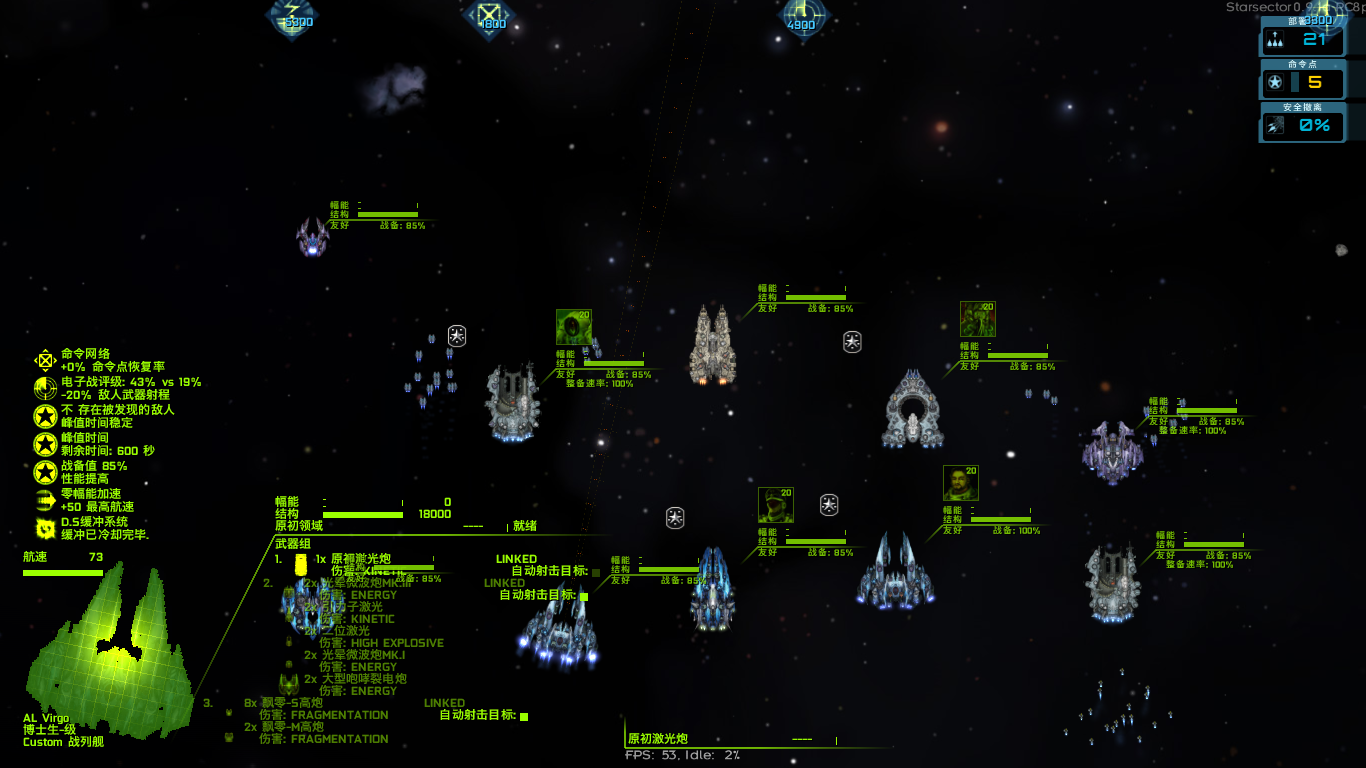
Task: Toggle auto-fire for weapon group 1
Action: coord(596,573)
